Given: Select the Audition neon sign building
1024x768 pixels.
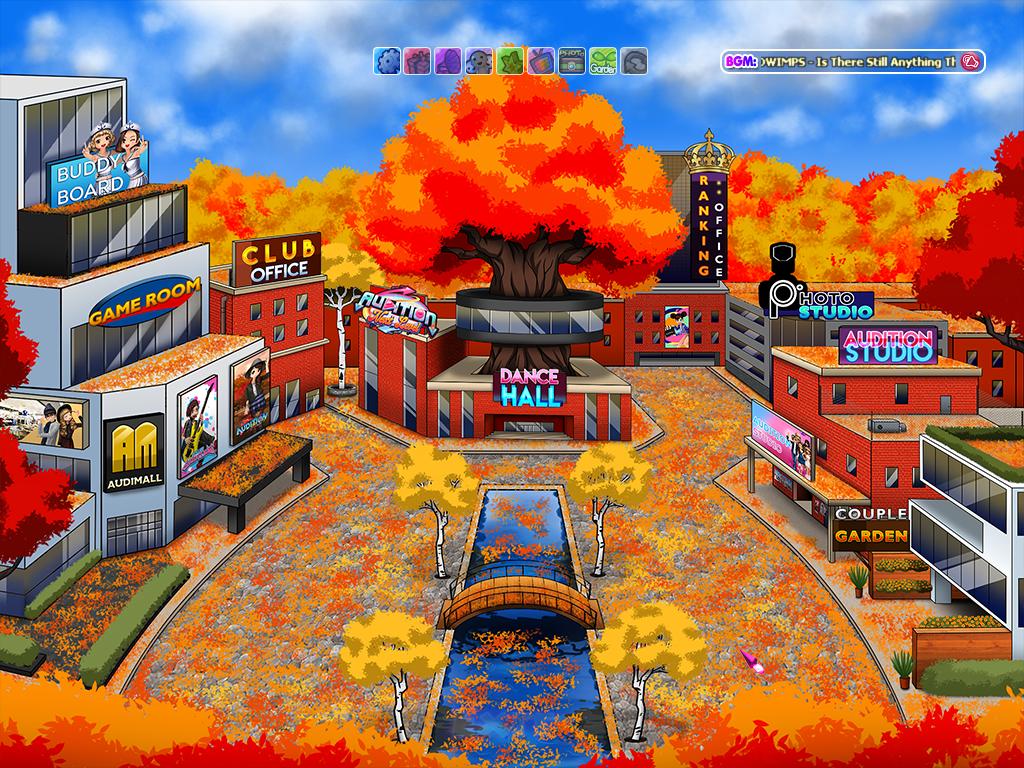Looking at the screenshot, I should pos(398,312).
